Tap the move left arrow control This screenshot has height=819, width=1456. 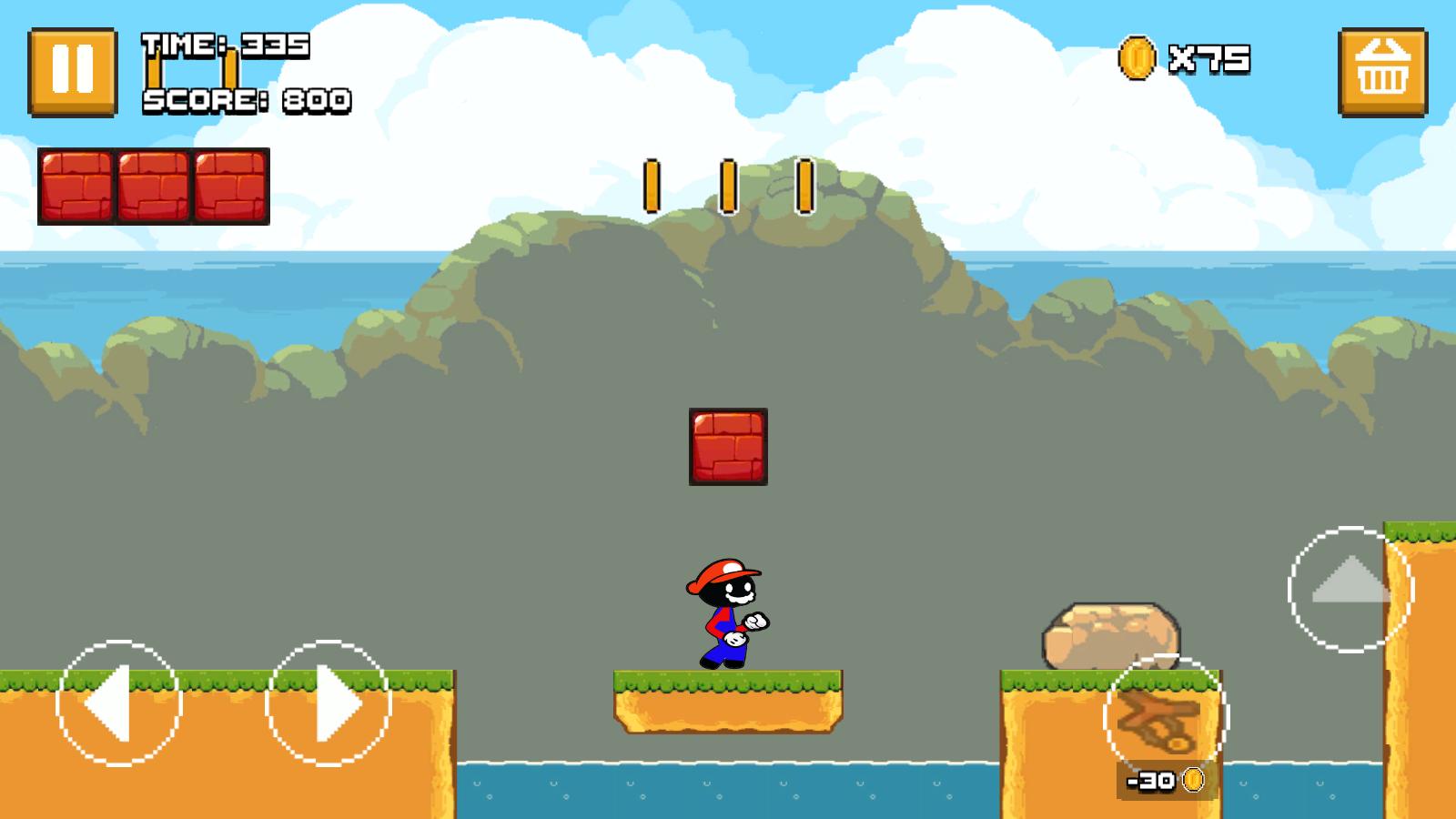point(118,703)
